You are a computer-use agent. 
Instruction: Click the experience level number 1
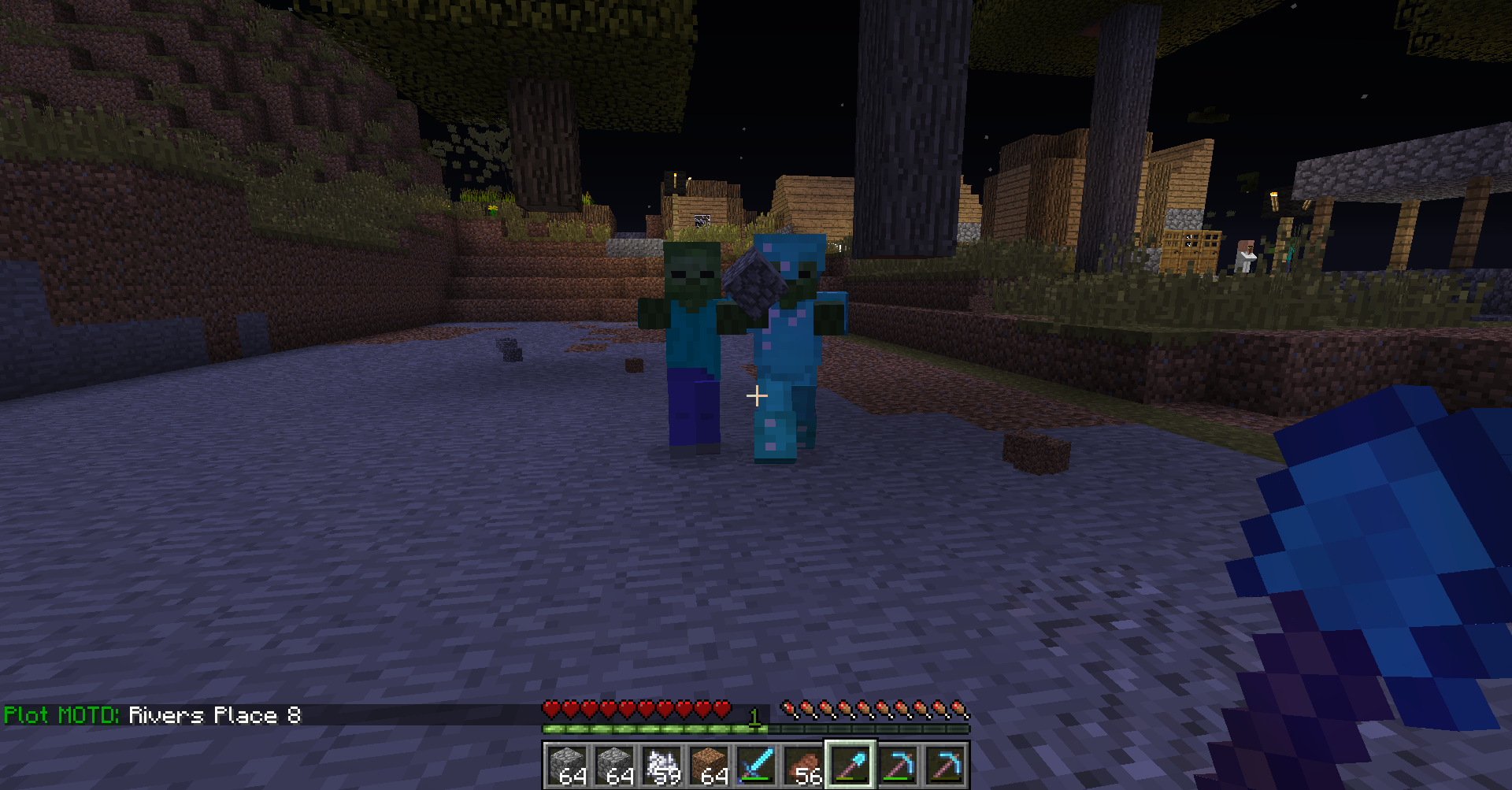[754, 717]
